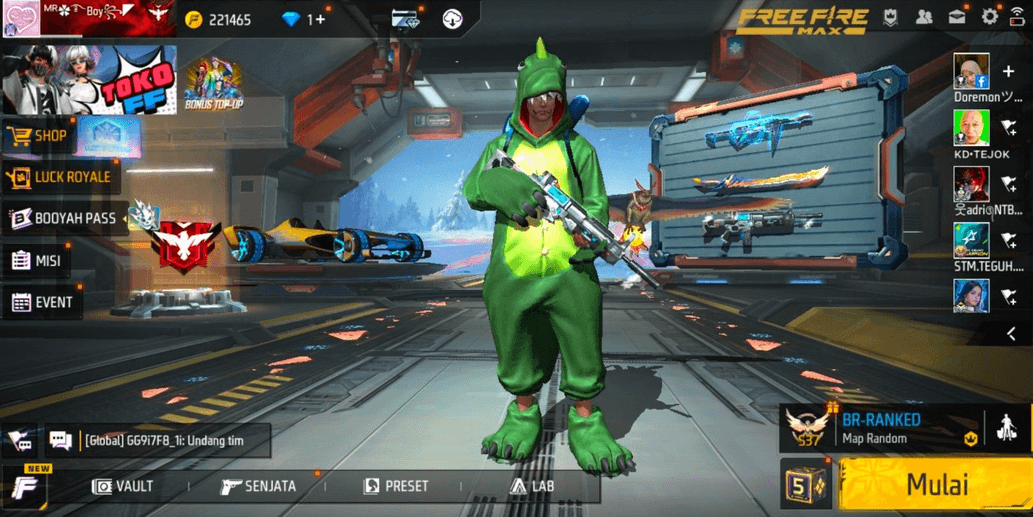Open the VAULT tab
The height and width of the screenshot is (517, 1033).
pos(123,486)
